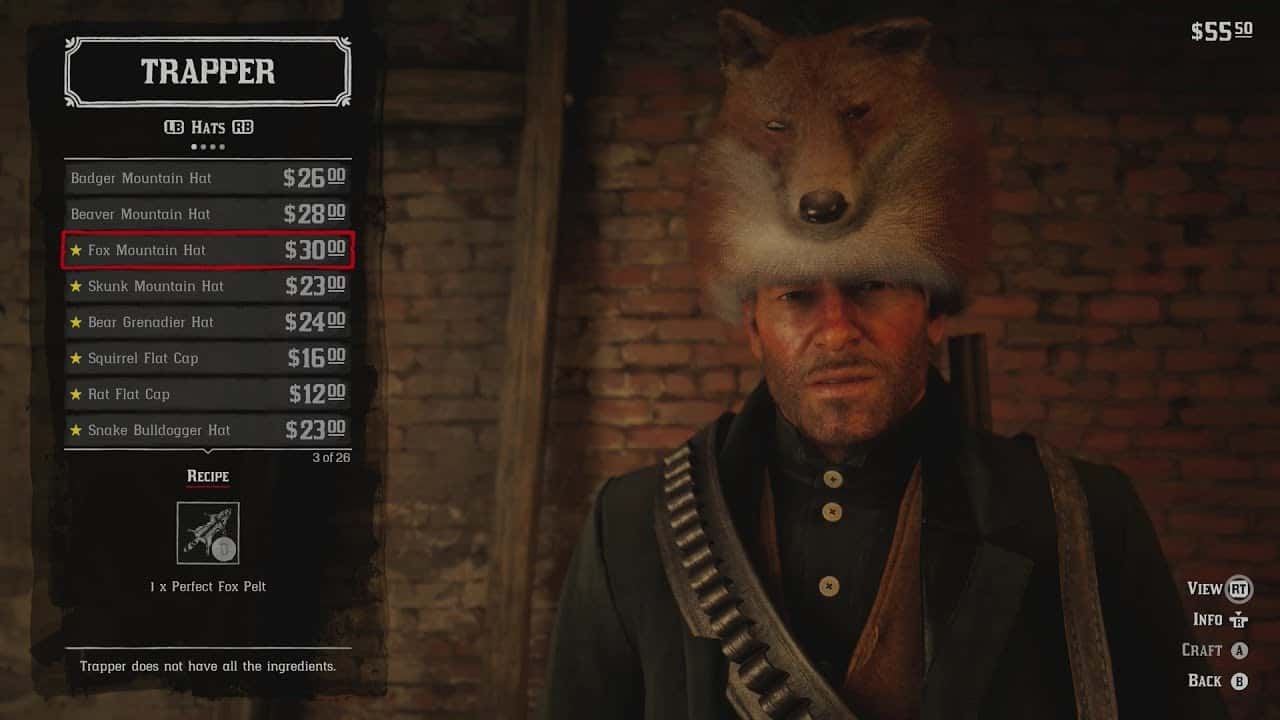The width and height of the screenshot is (1280, 720).
Task: Toggle the star on Rat Flat Cap
Action: pos(77,394)
